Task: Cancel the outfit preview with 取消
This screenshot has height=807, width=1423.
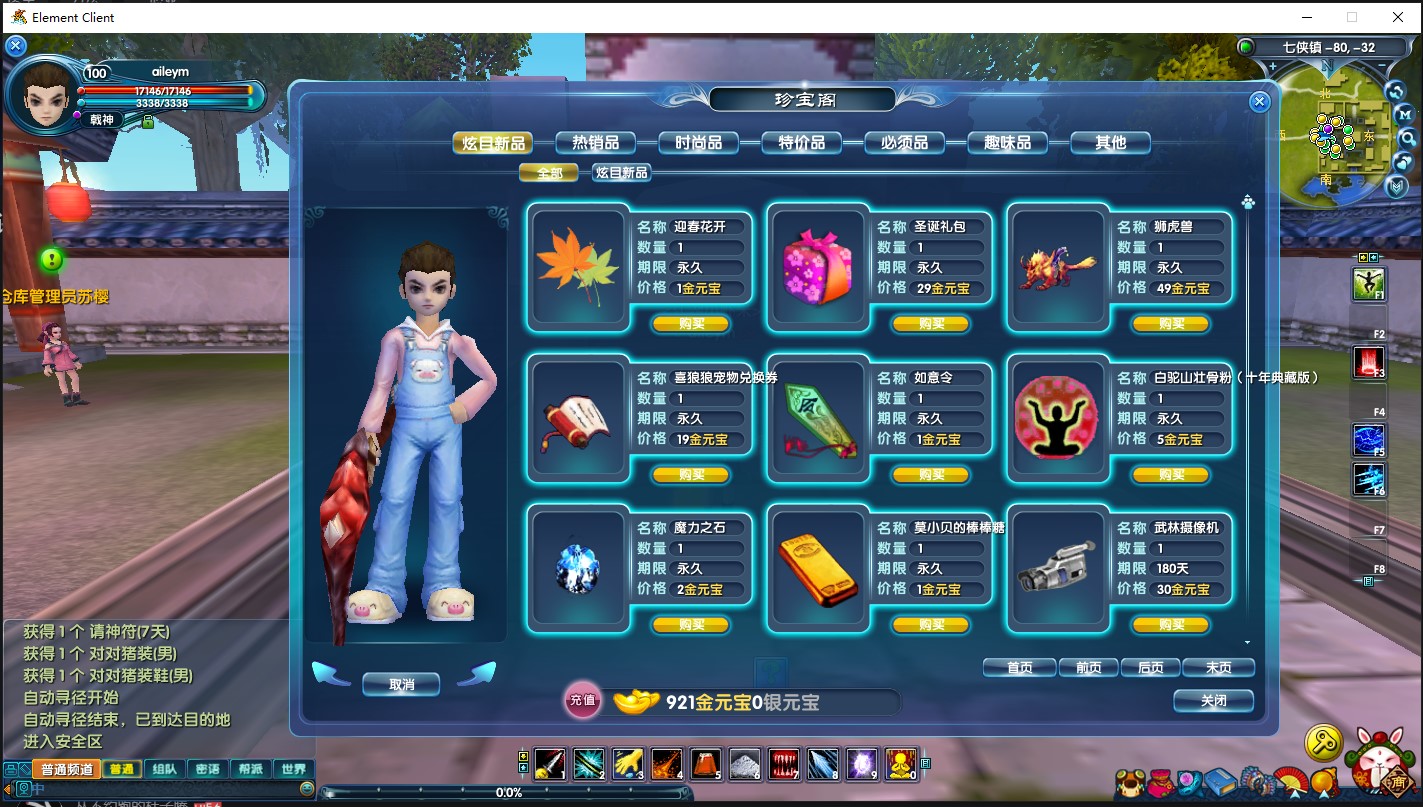Action: click(x=401, y=685)
